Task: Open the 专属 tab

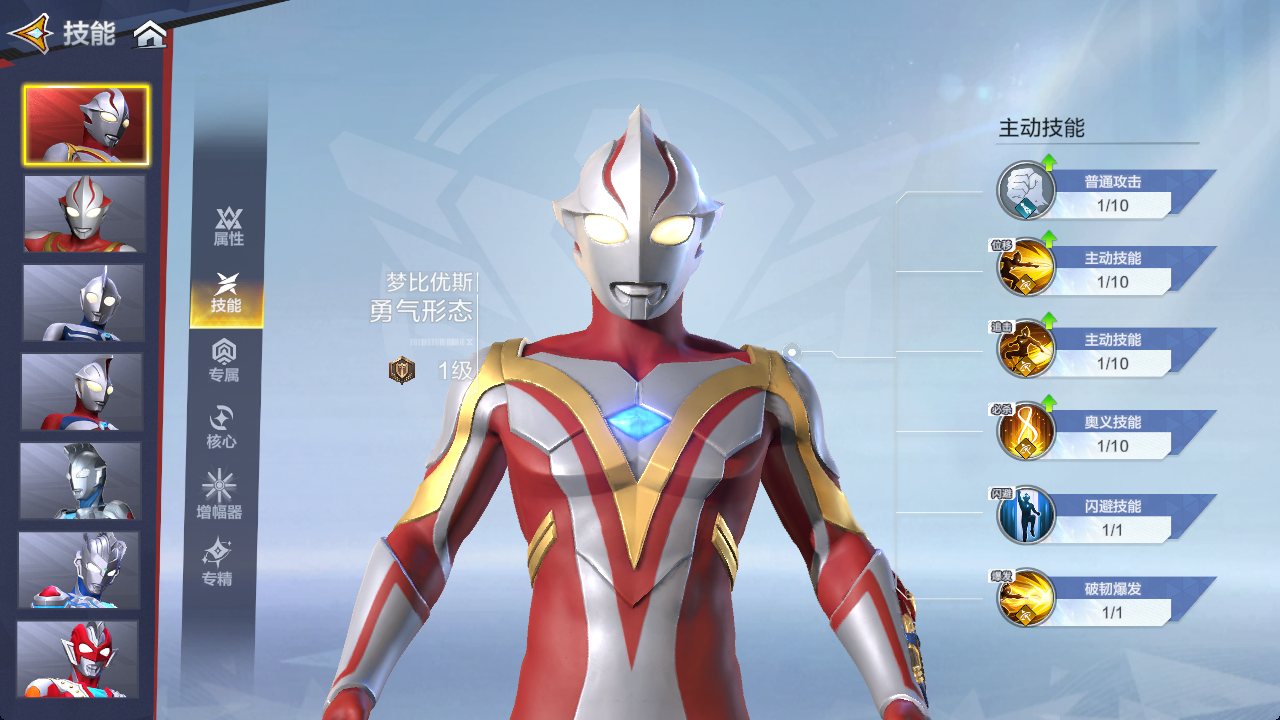Action: (225, 360)
